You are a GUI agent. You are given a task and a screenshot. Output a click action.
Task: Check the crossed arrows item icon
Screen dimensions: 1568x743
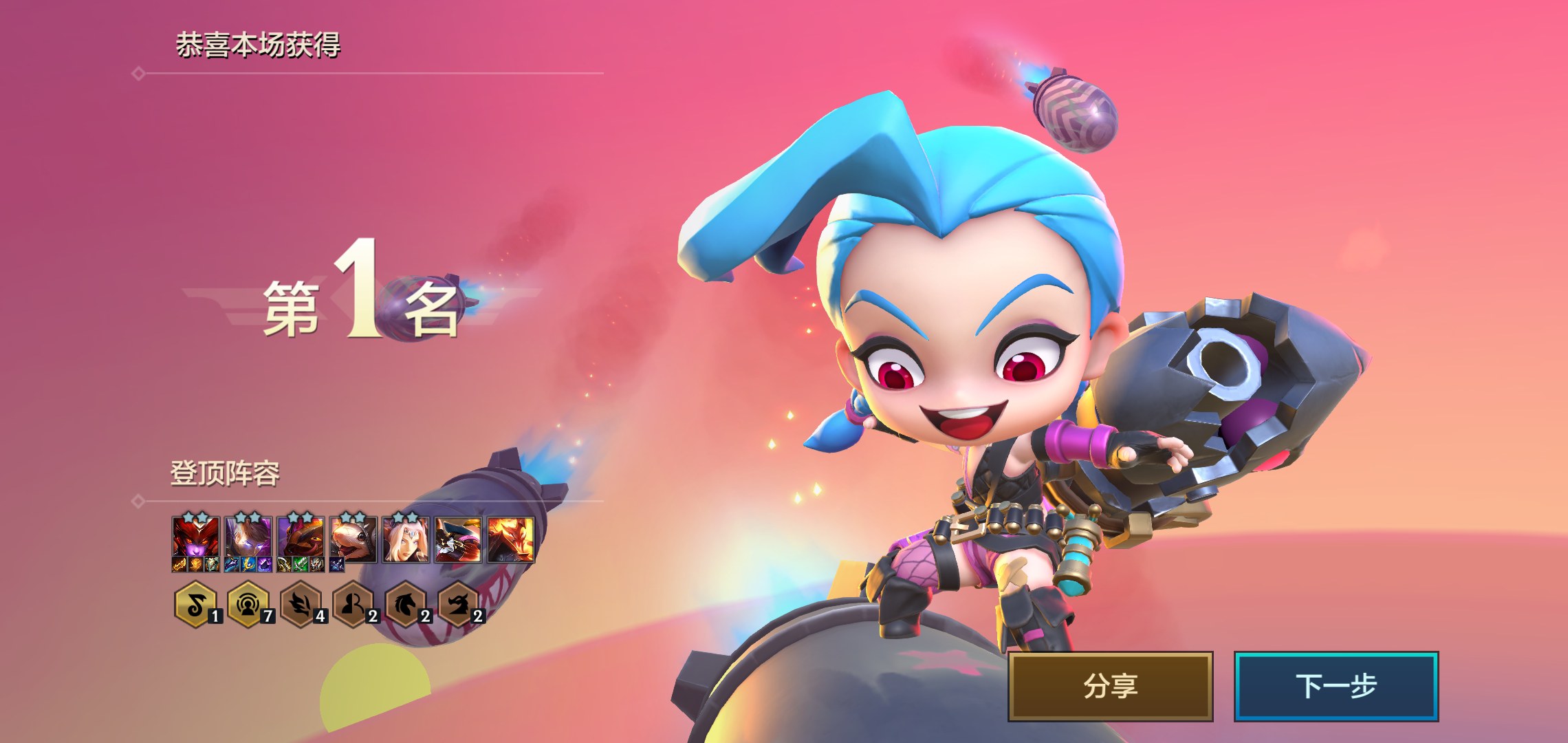tap(337, 565)
